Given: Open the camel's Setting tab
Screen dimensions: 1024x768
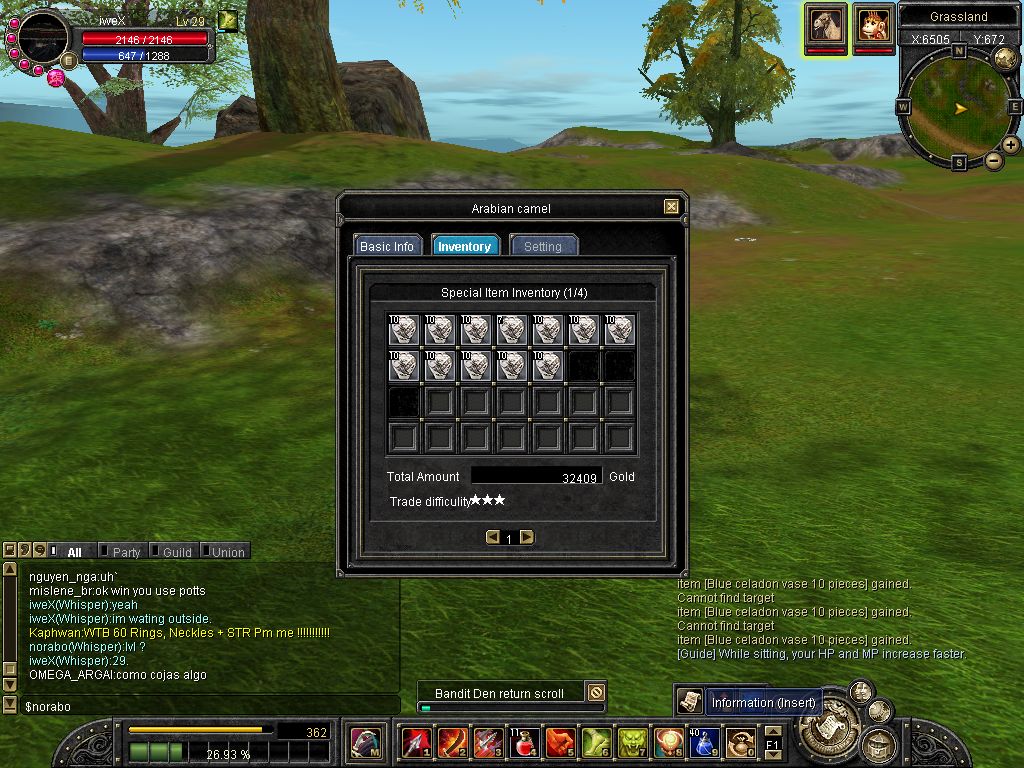Looking at the screenshot, I should tap(543, 246).
